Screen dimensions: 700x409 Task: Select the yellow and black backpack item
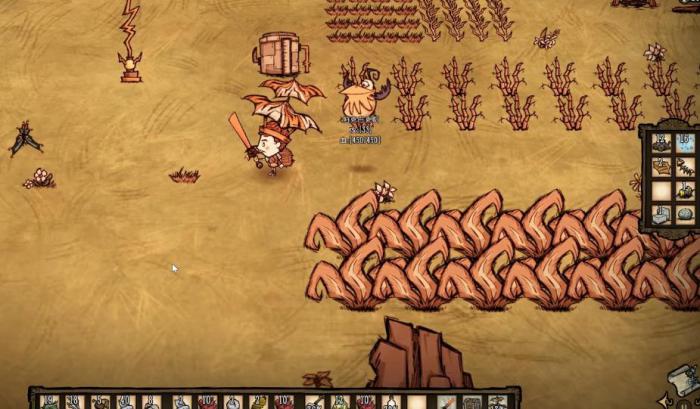[686, 191]
